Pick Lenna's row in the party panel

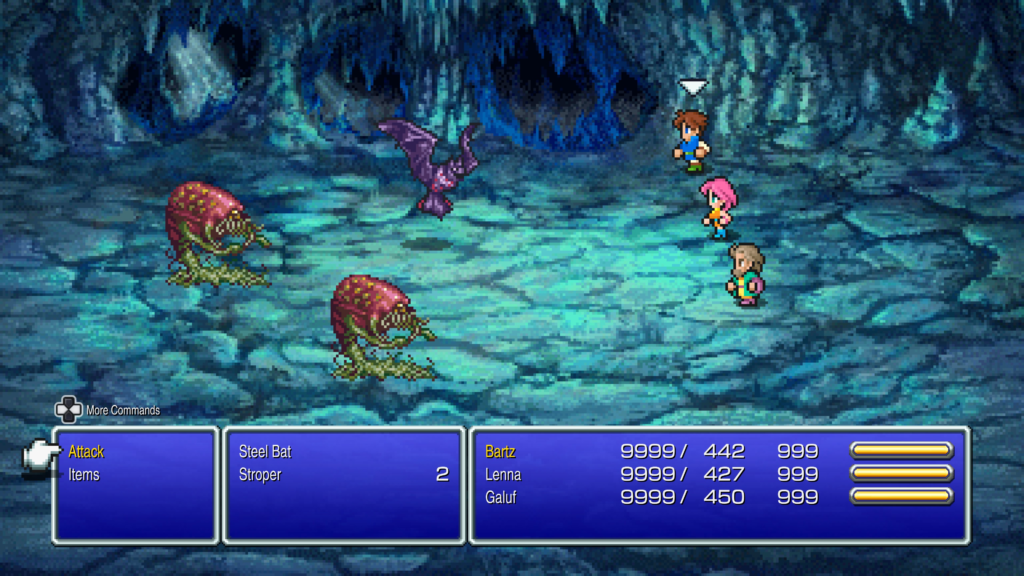point(503,475)
